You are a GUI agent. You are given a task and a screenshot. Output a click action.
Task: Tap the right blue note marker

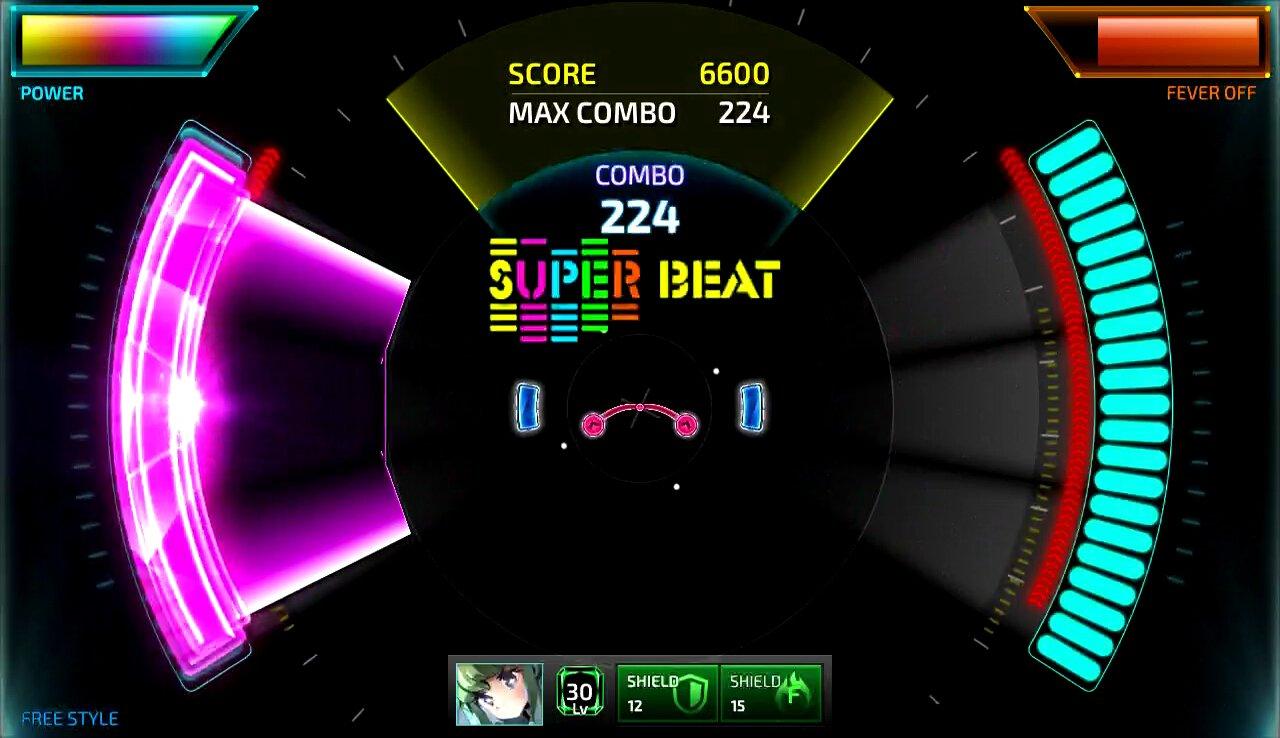pyautogui.click(x=750, y=406)
